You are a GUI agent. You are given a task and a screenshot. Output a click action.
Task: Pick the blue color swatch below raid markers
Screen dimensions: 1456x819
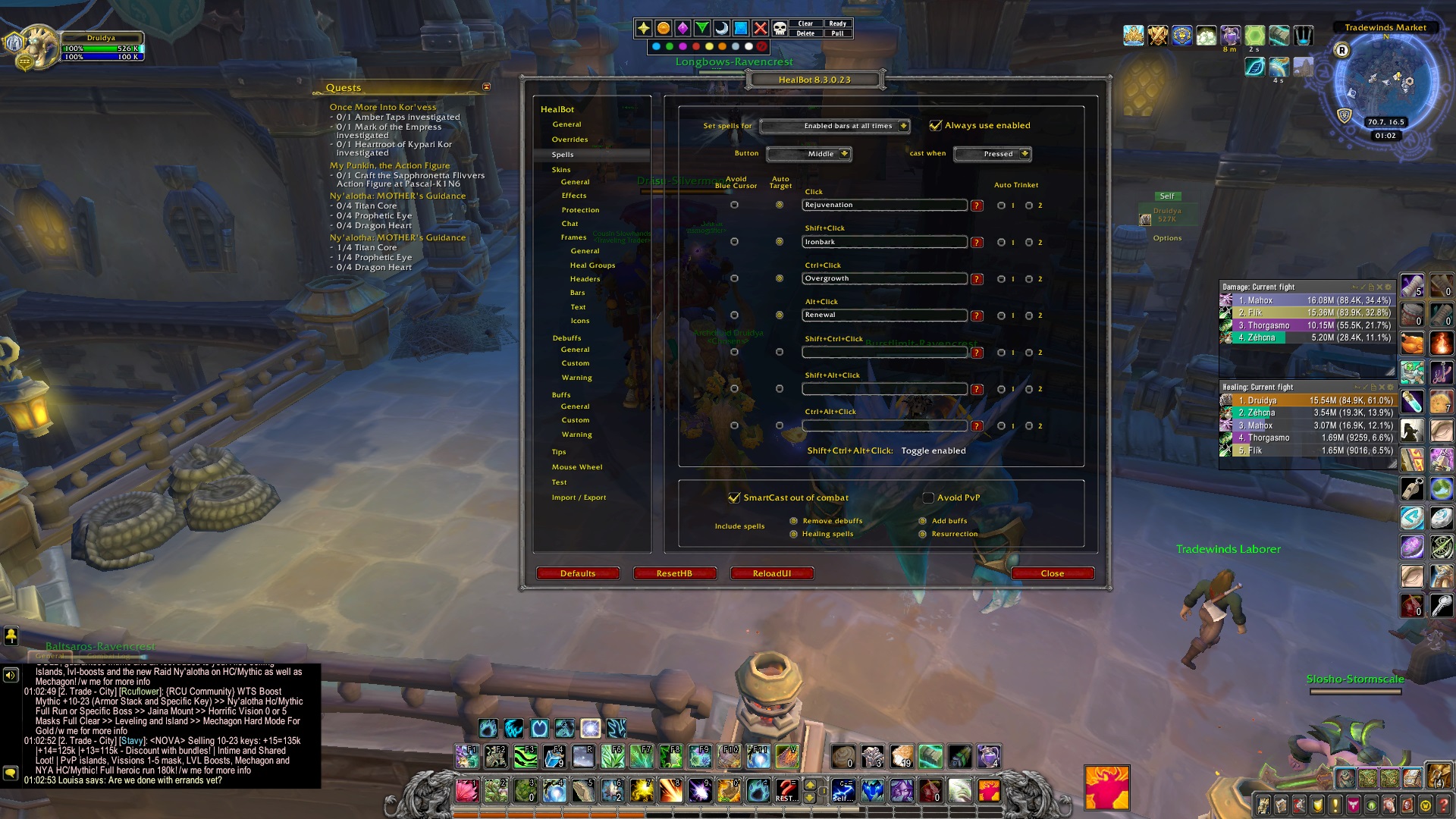[x=655, y=47]
